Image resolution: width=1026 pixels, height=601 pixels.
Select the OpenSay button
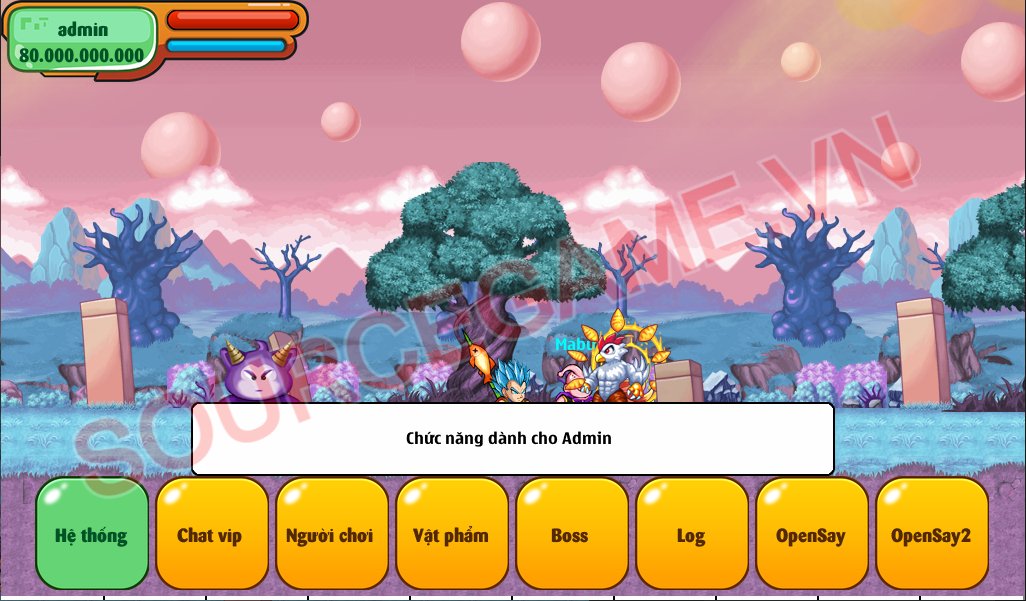point(811,534)
